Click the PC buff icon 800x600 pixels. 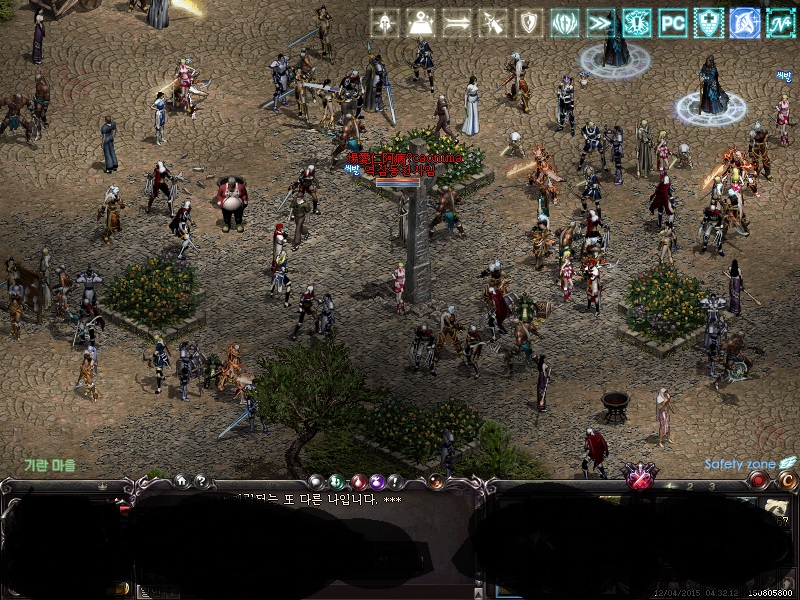click(673, 22)
